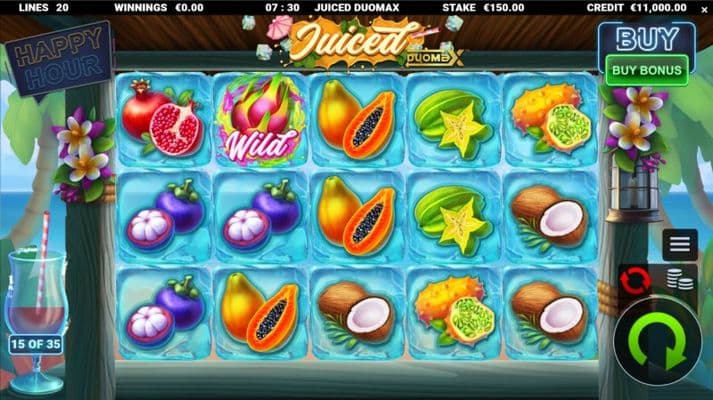Activate autoplay with the red arrows icon
Image resolution: width=713 pixels, height=400 pixels.
[x=635, y=279]
